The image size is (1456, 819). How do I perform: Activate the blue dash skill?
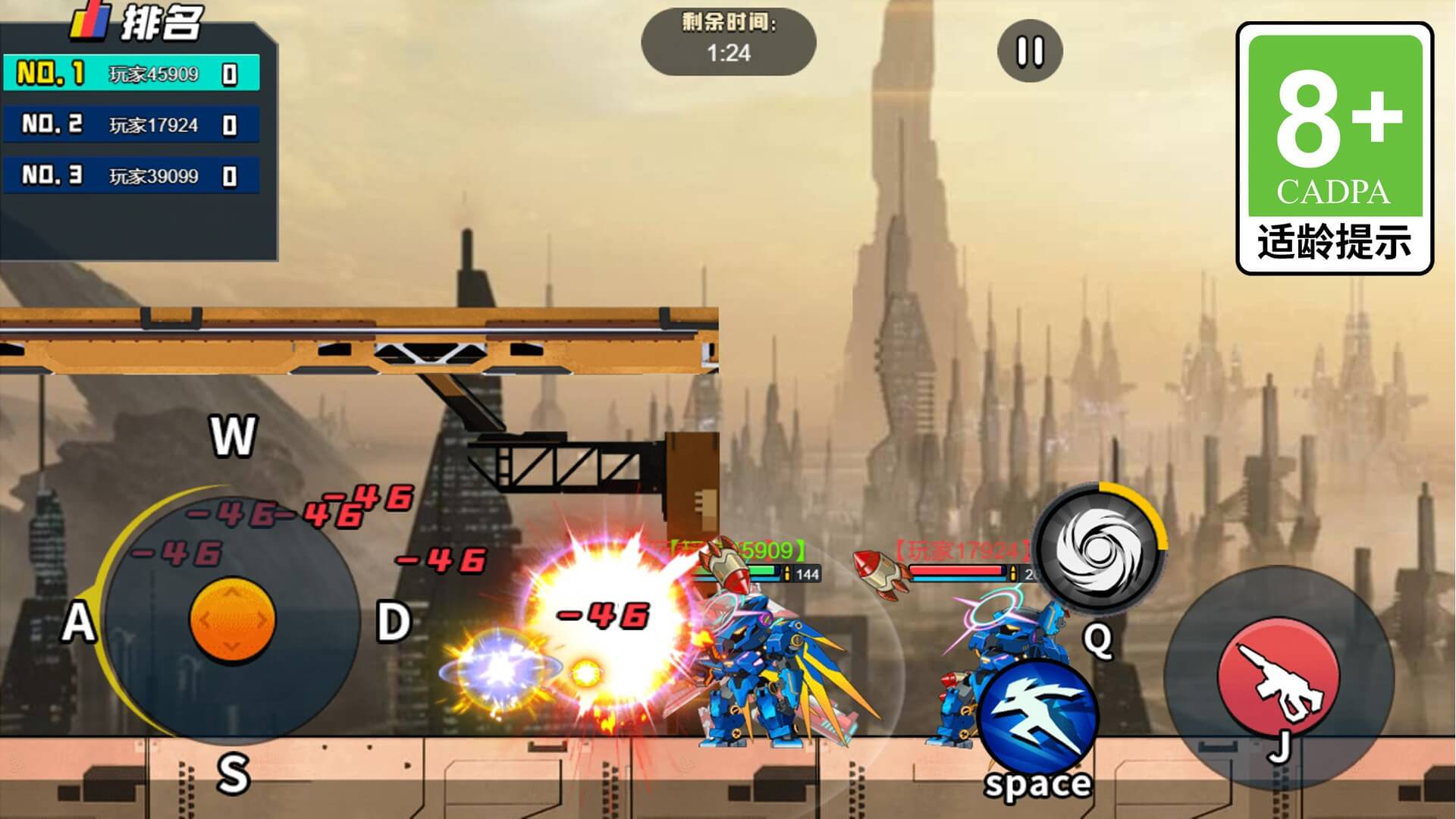pyautogui.click(x=1038, y=718)
